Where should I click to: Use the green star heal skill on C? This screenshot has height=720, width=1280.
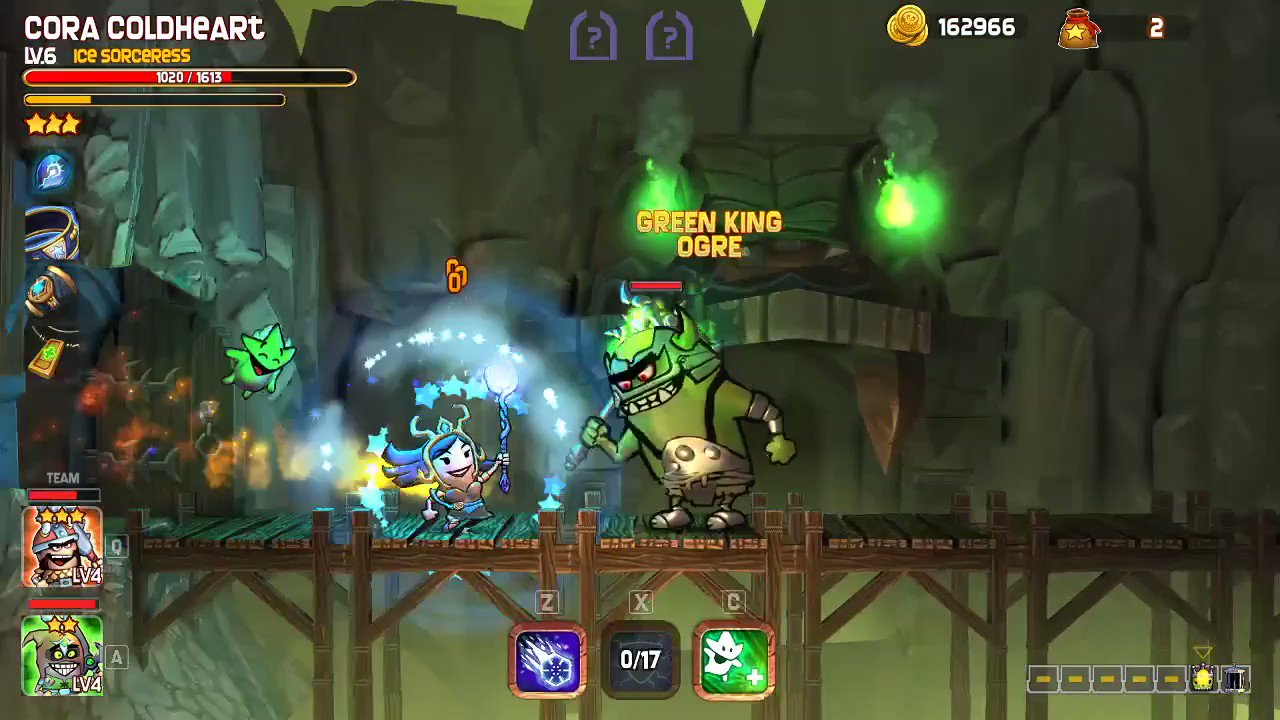(734, 661)
